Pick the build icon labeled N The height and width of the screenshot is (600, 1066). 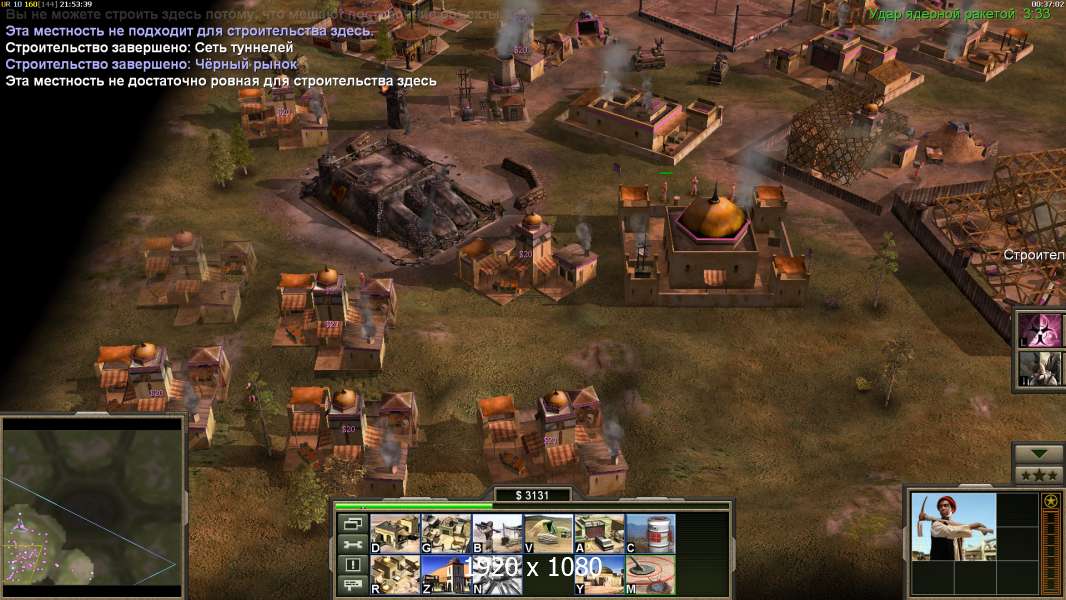pos(497,574)
